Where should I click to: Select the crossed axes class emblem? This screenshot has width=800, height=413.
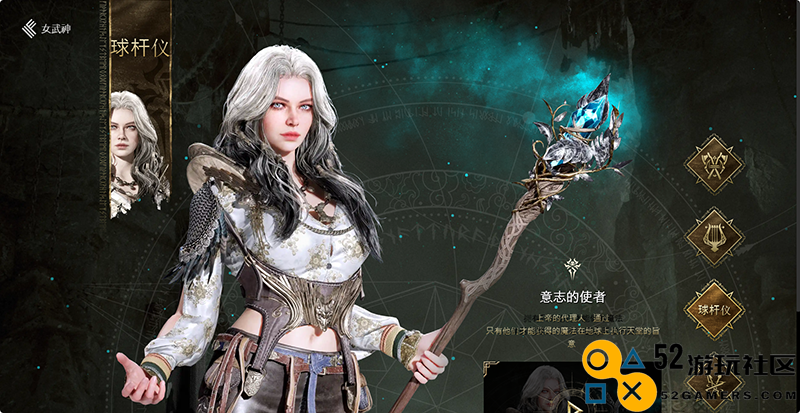pos(714,164)
